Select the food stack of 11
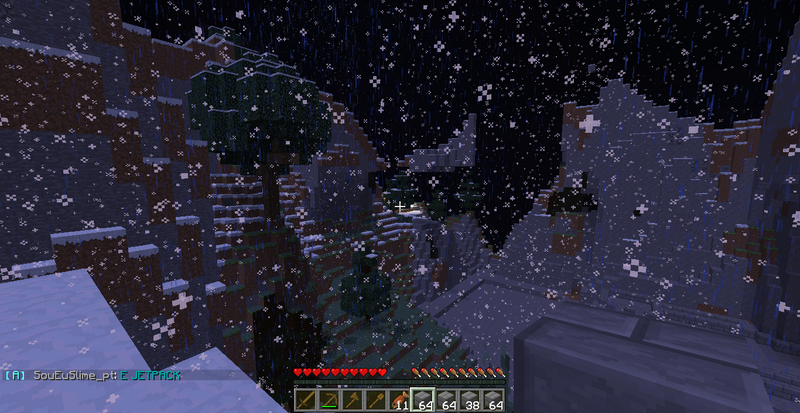The height and width of the screenshot is (413, 800). (x=399, y=399)
